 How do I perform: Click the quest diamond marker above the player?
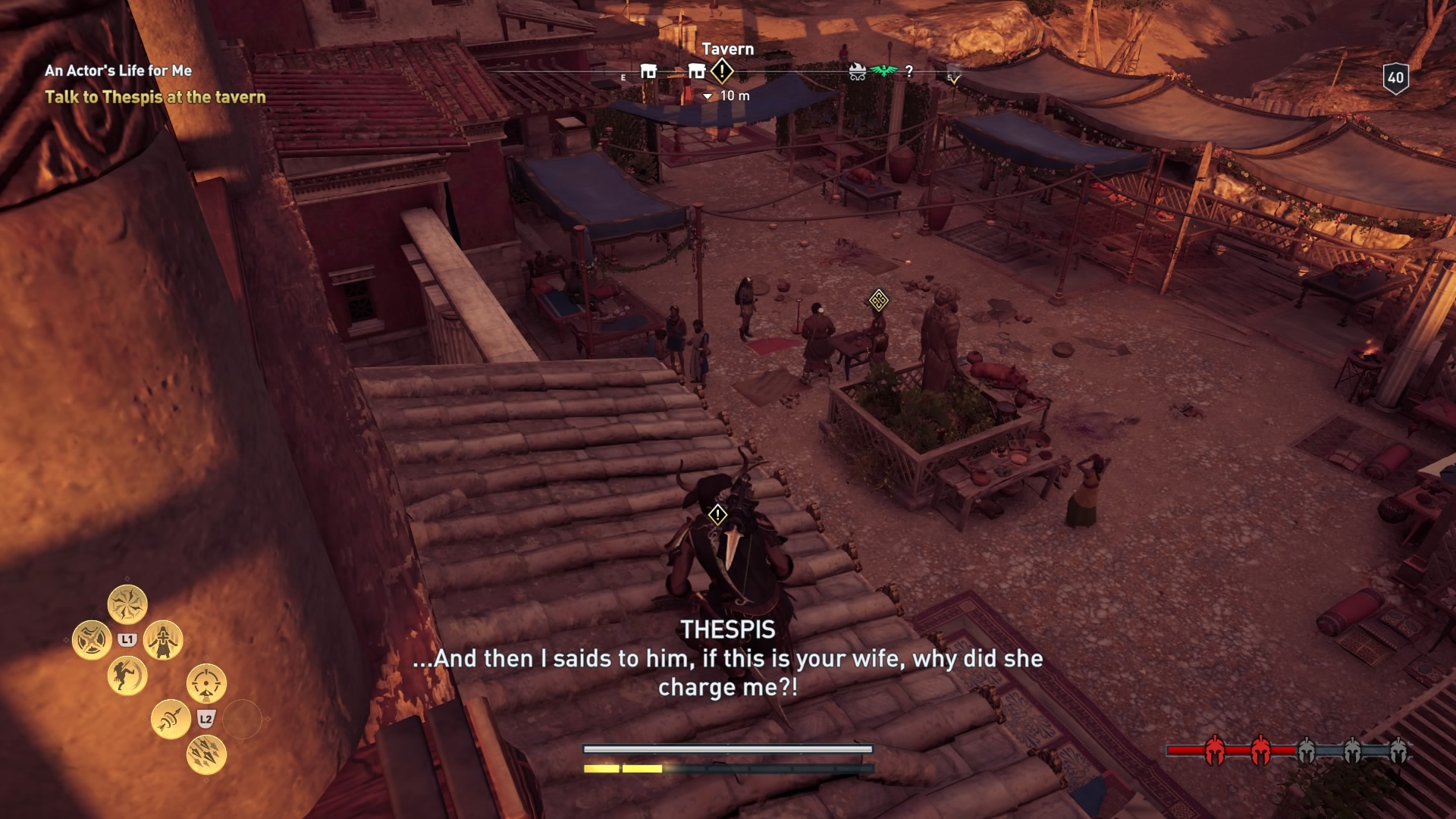[717, 516]
